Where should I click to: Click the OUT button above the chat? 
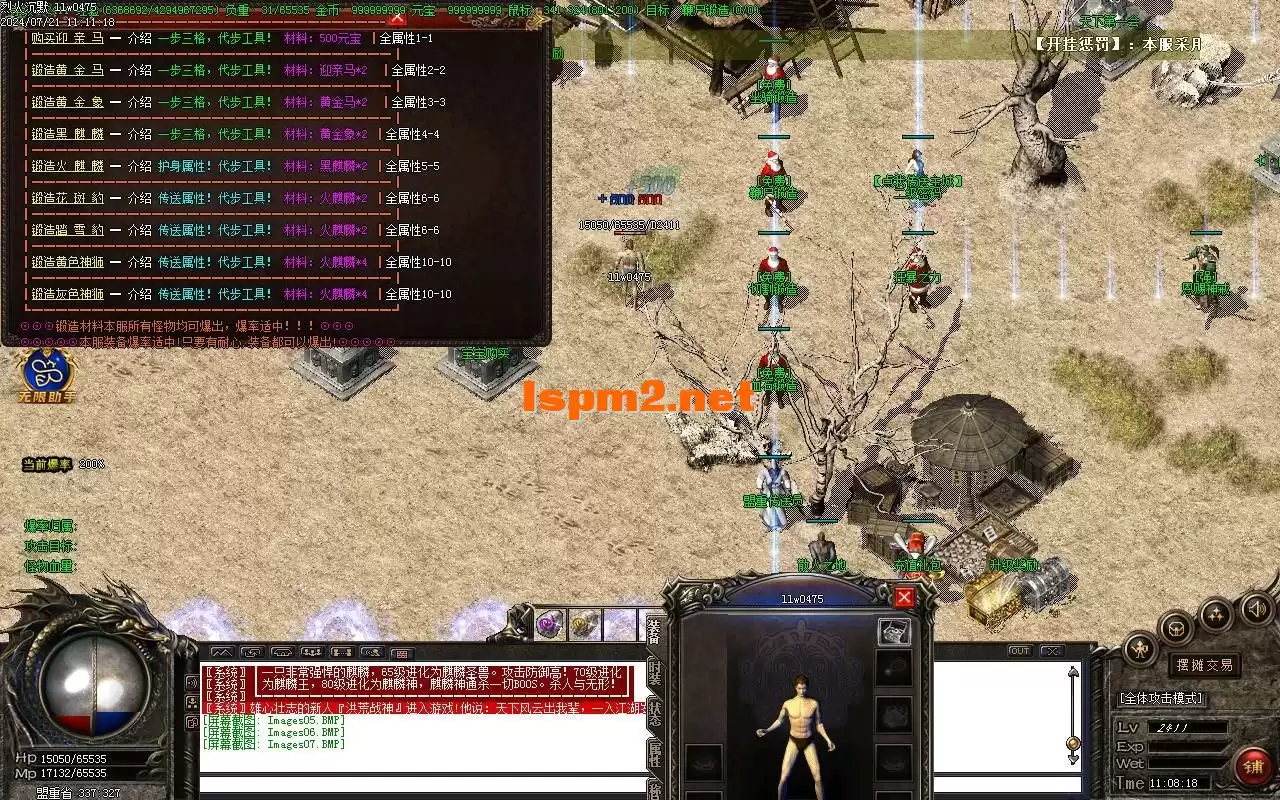(x=1019, y=651)
